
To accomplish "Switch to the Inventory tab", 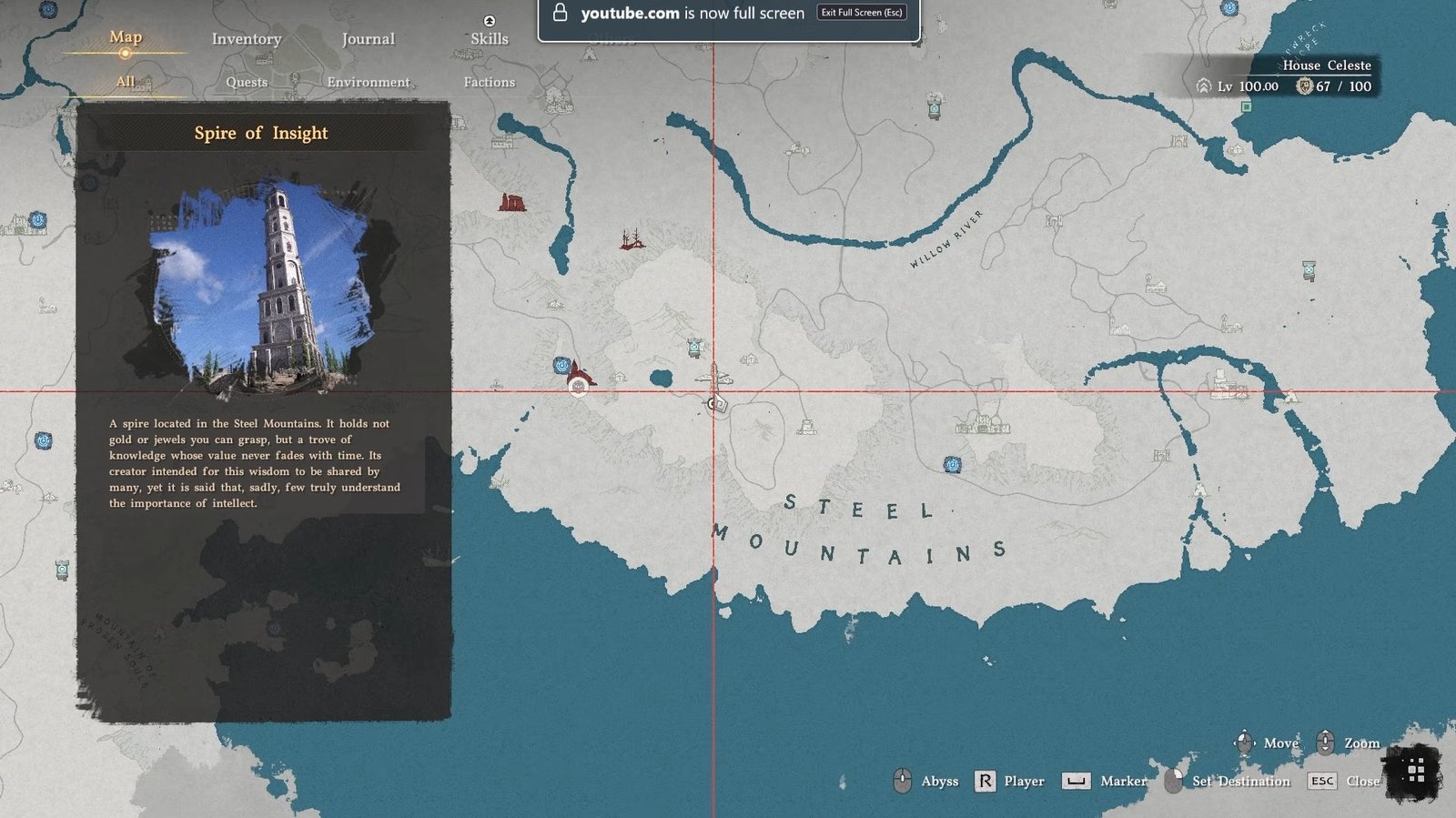I will [247, 39].
